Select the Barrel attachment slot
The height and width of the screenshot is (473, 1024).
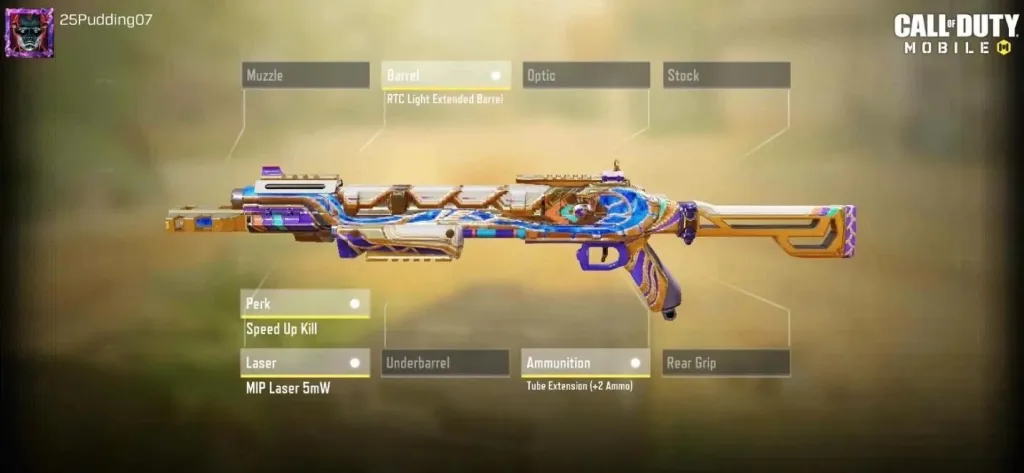point(445,75)
